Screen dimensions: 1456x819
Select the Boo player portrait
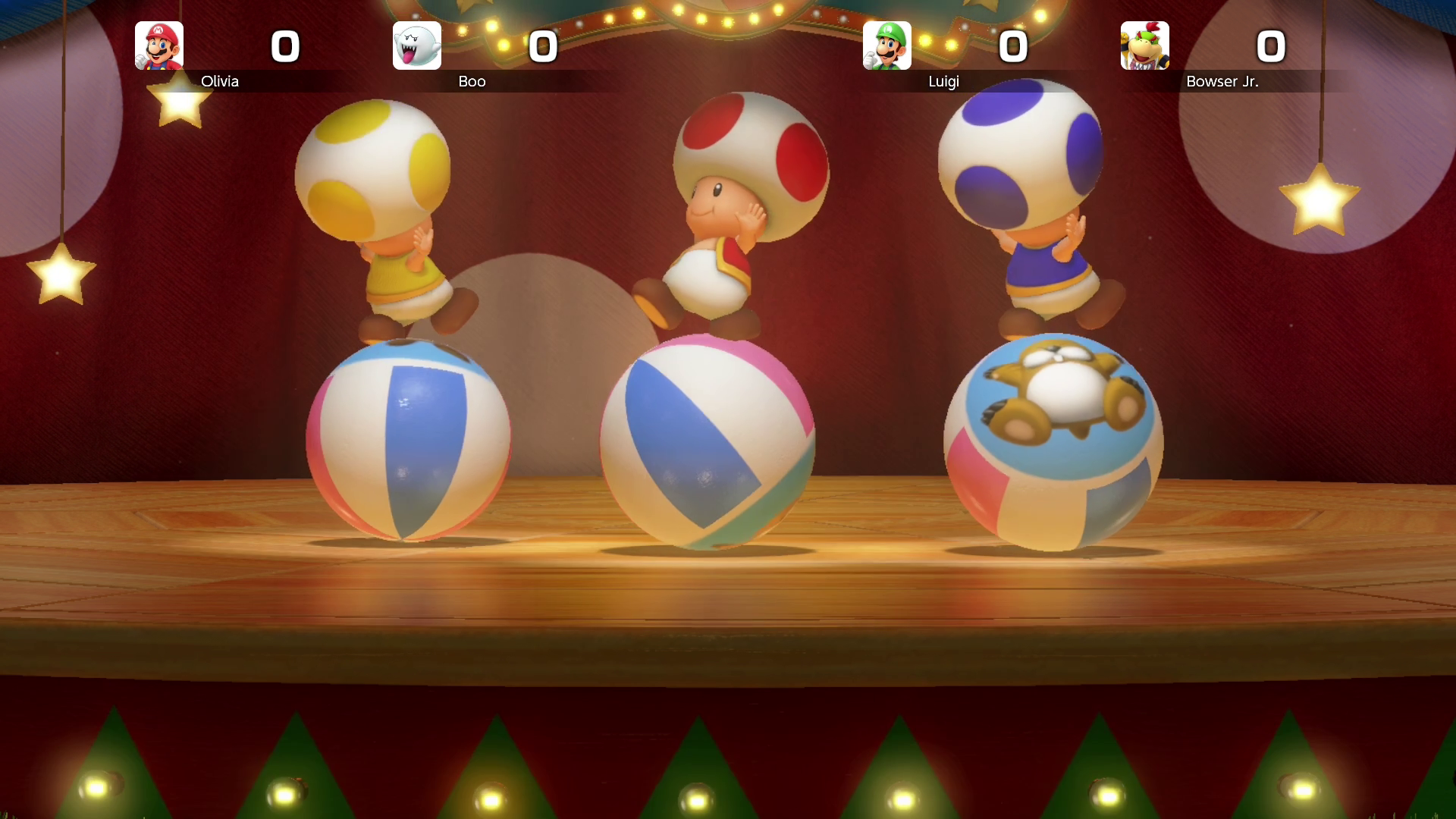click(x=416, y=45)
